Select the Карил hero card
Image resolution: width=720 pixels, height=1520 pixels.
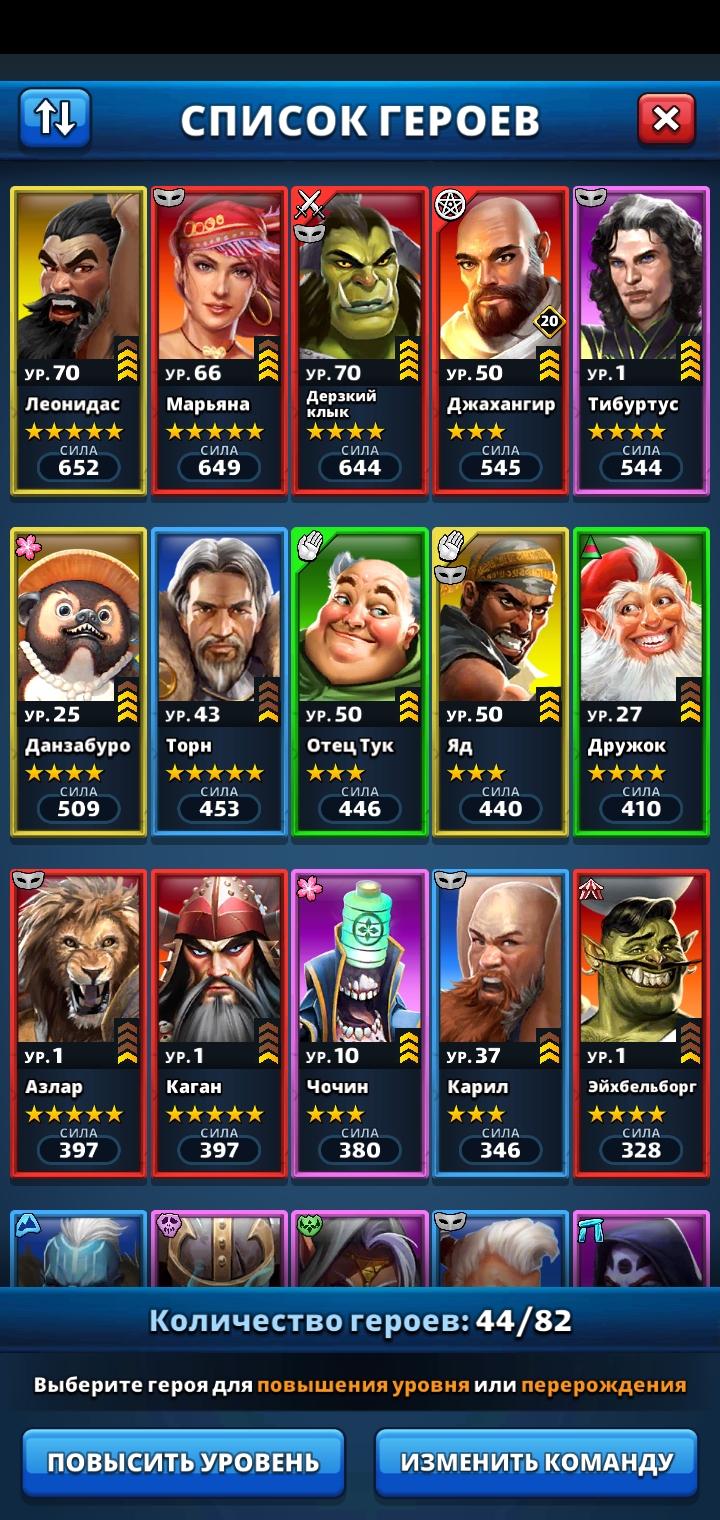[500, 1022]
